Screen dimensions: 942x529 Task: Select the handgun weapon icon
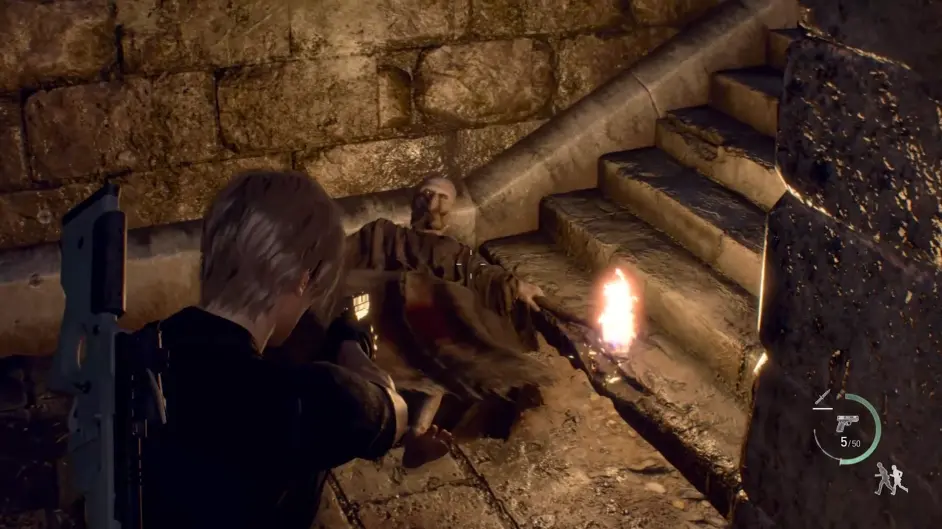tap(847, 422)
